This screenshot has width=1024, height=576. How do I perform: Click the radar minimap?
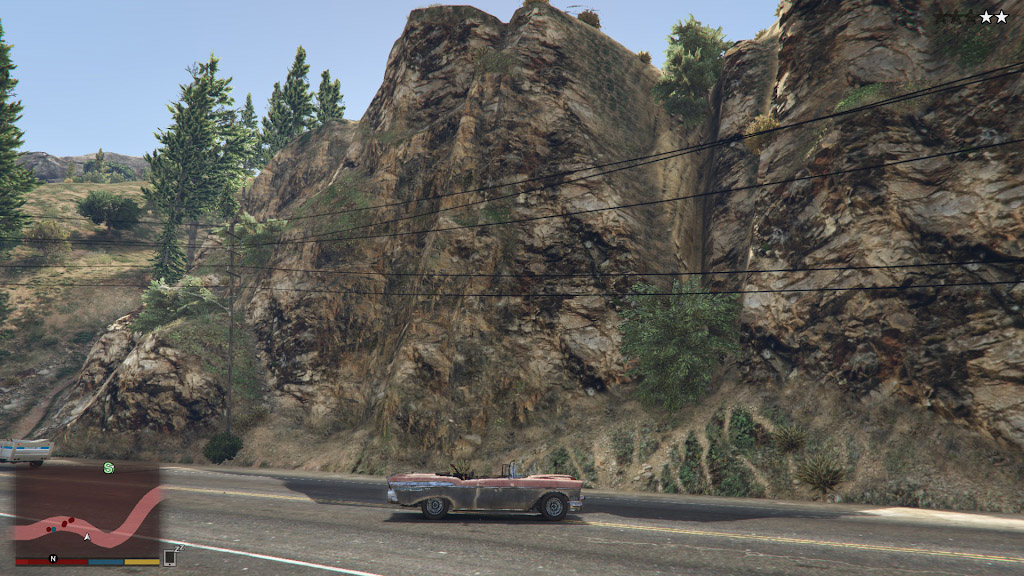coord(87,512)
